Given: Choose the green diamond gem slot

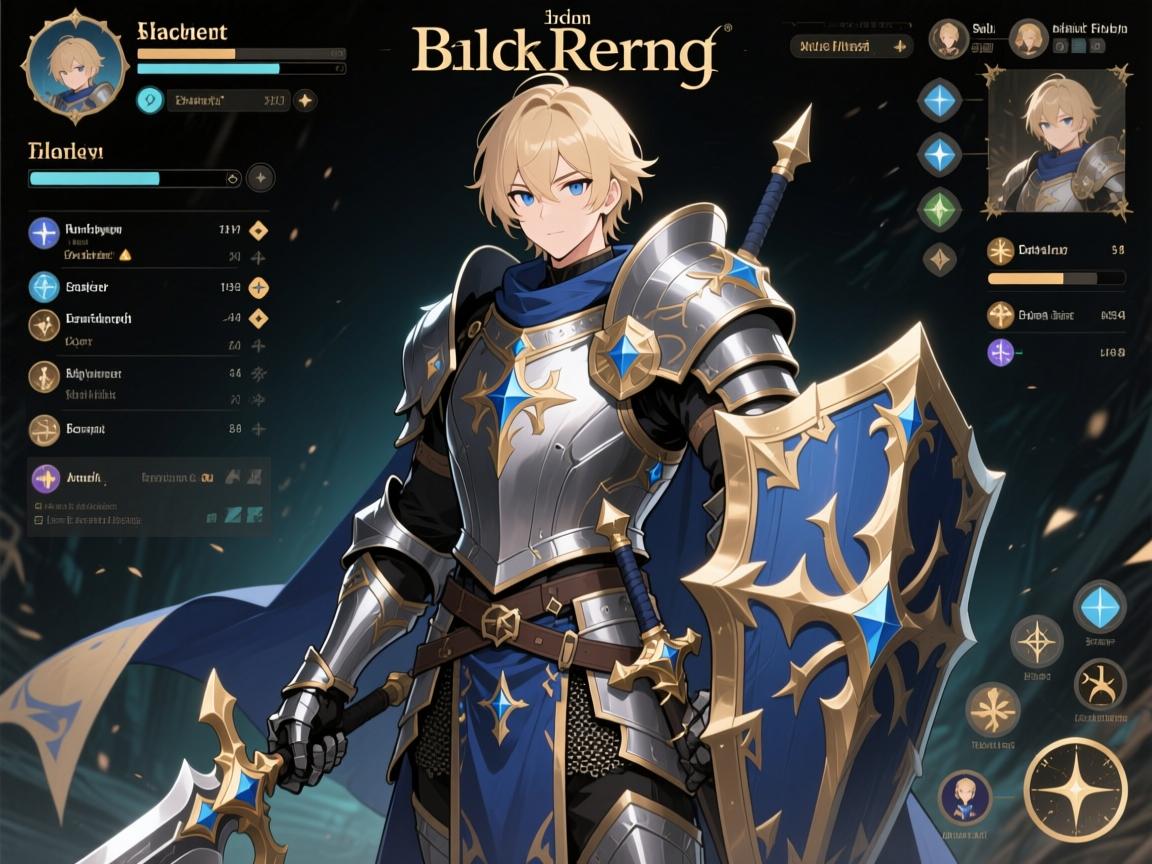Looking at the screenshot, I should click(x=939, y=209).
